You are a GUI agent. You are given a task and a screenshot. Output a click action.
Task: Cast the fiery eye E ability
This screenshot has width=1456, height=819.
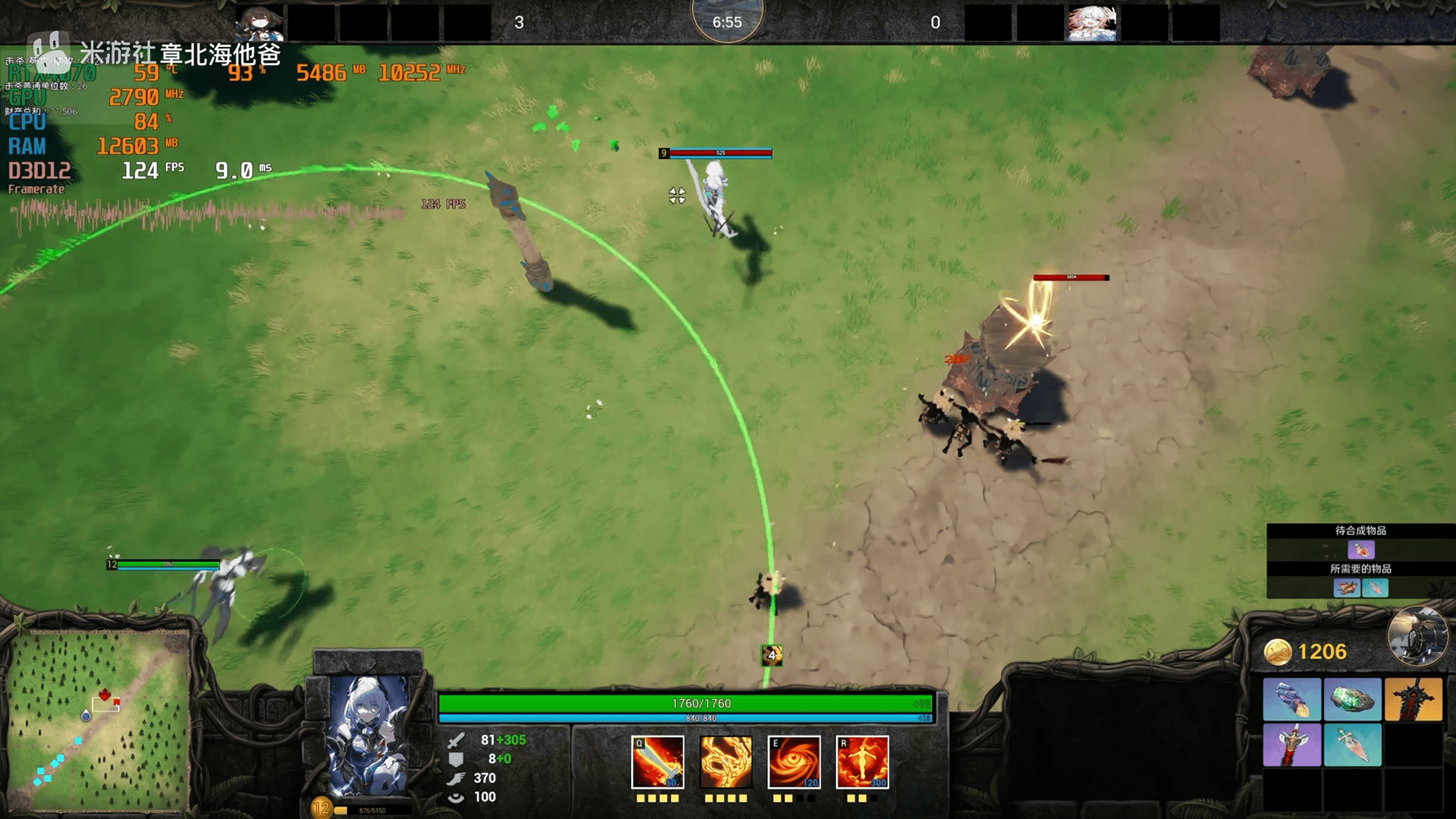[793, 762]
